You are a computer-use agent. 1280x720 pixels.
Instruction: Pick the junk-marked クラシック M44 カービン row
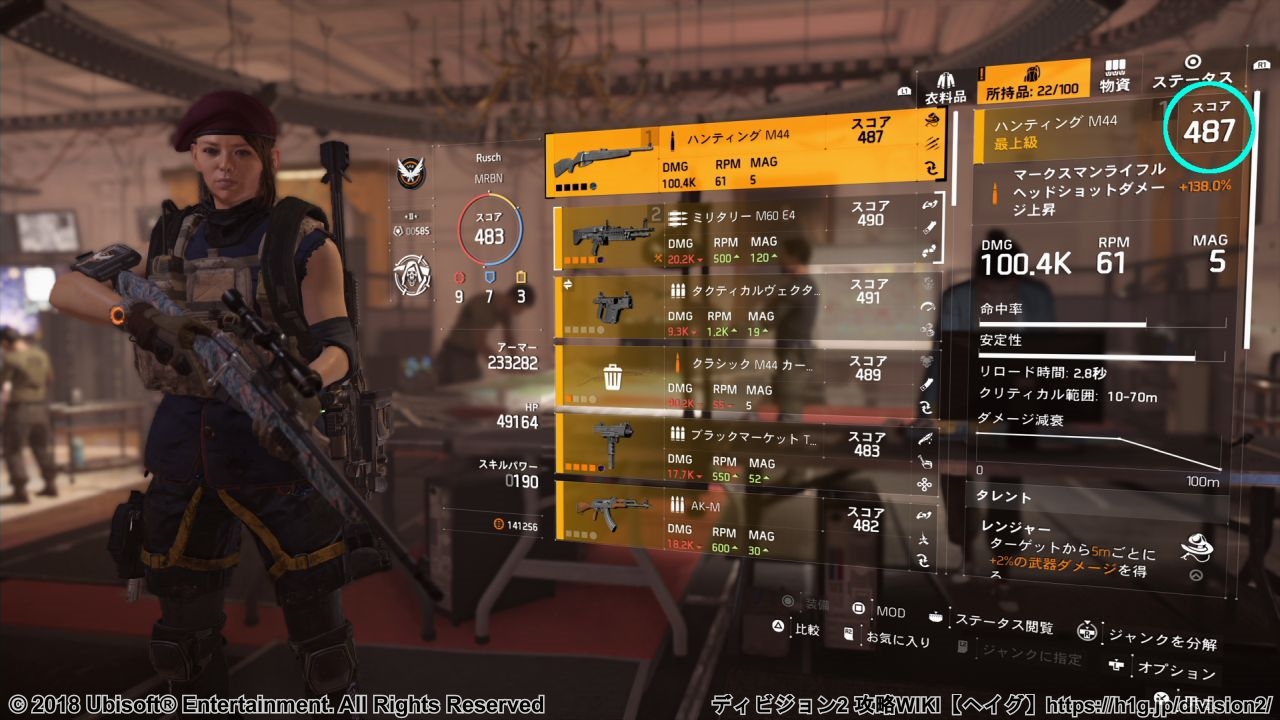(734, 375)
